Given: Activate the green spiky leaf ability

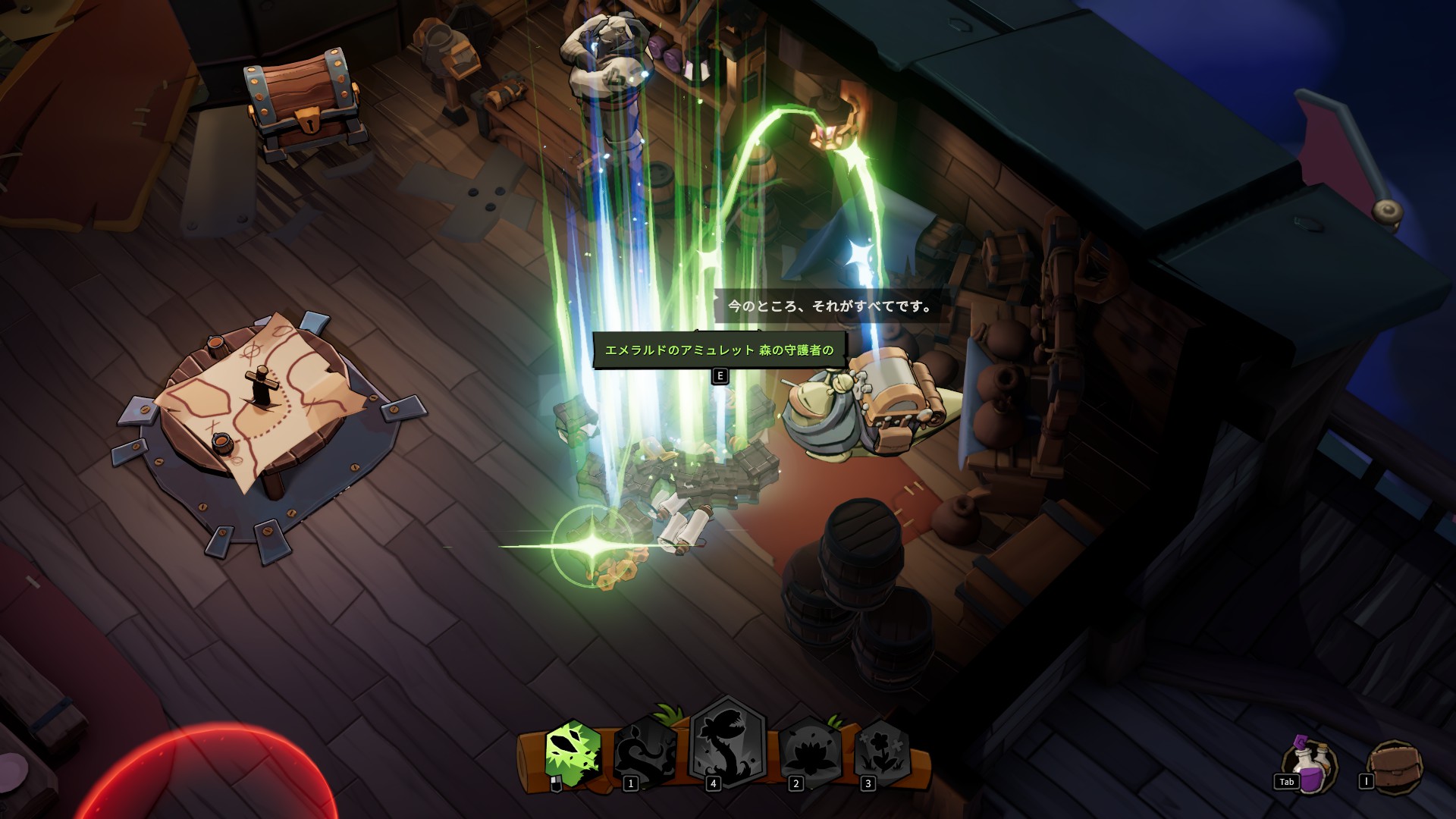Looking at the screenshot, I should (x=573, y=753).
